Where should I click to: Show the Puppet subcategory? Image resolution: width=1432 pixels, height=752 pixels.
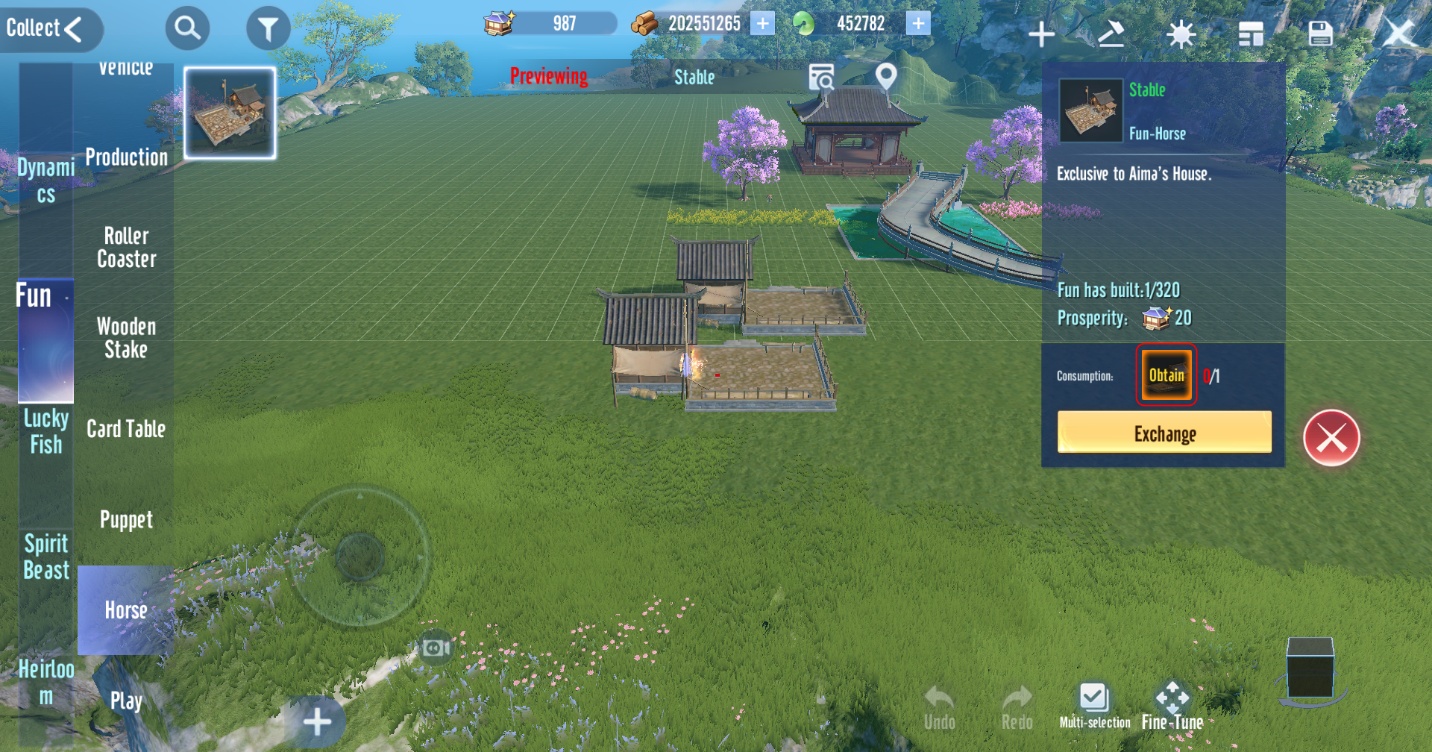[126, 520]
